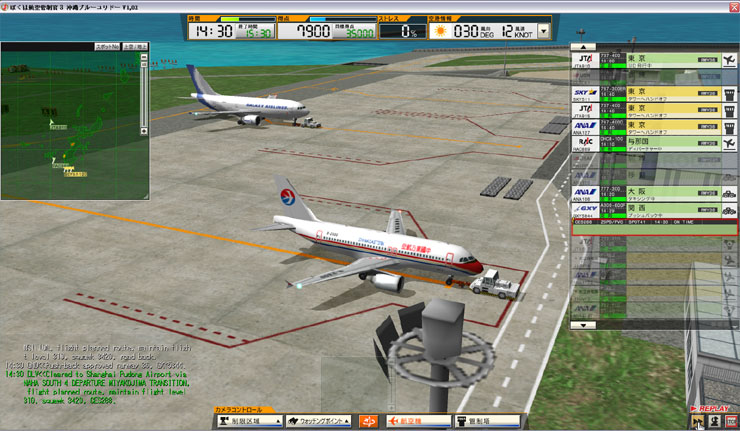
Task: Click the orange camera swap arrows button
Action: [x=369, y=422]
